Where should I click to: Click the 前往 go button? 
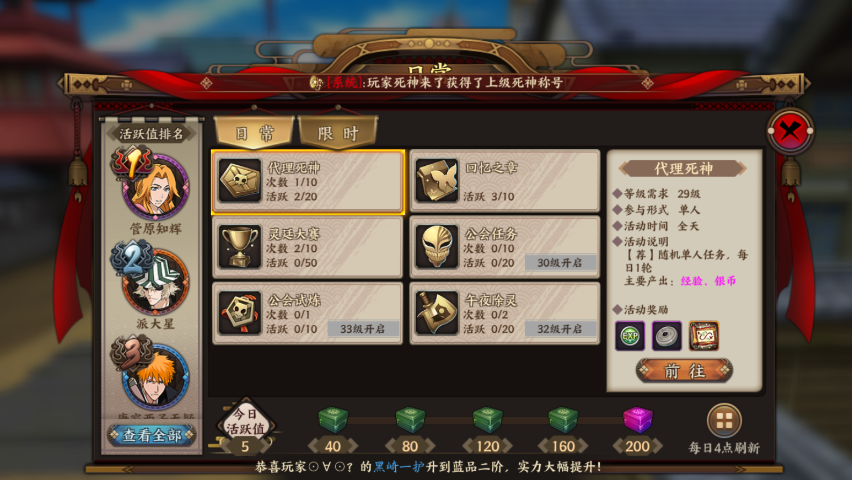click(x=684, y=371)
